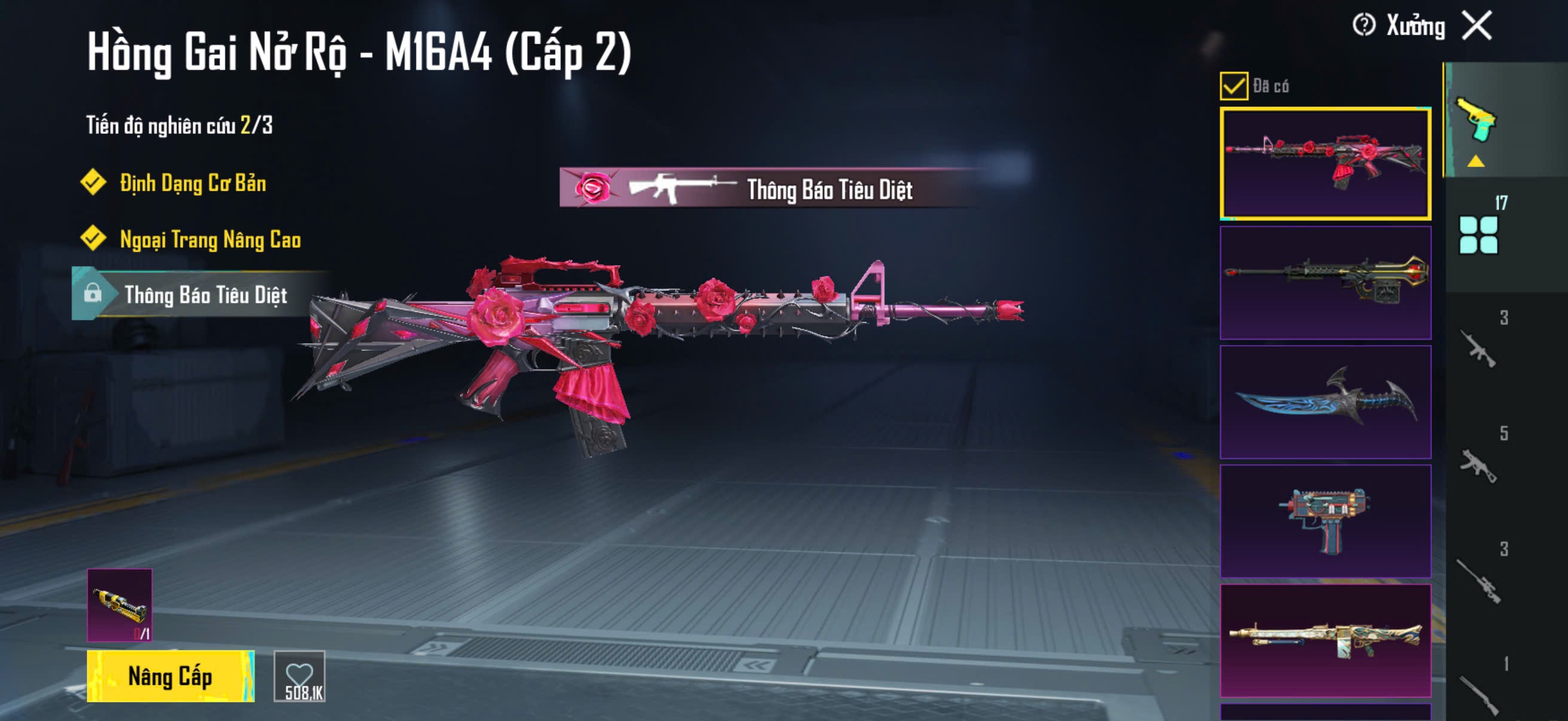Select the upgrade material item slot
The image size is (1568, 721).
pyautogui.click(x=120, y=605)
